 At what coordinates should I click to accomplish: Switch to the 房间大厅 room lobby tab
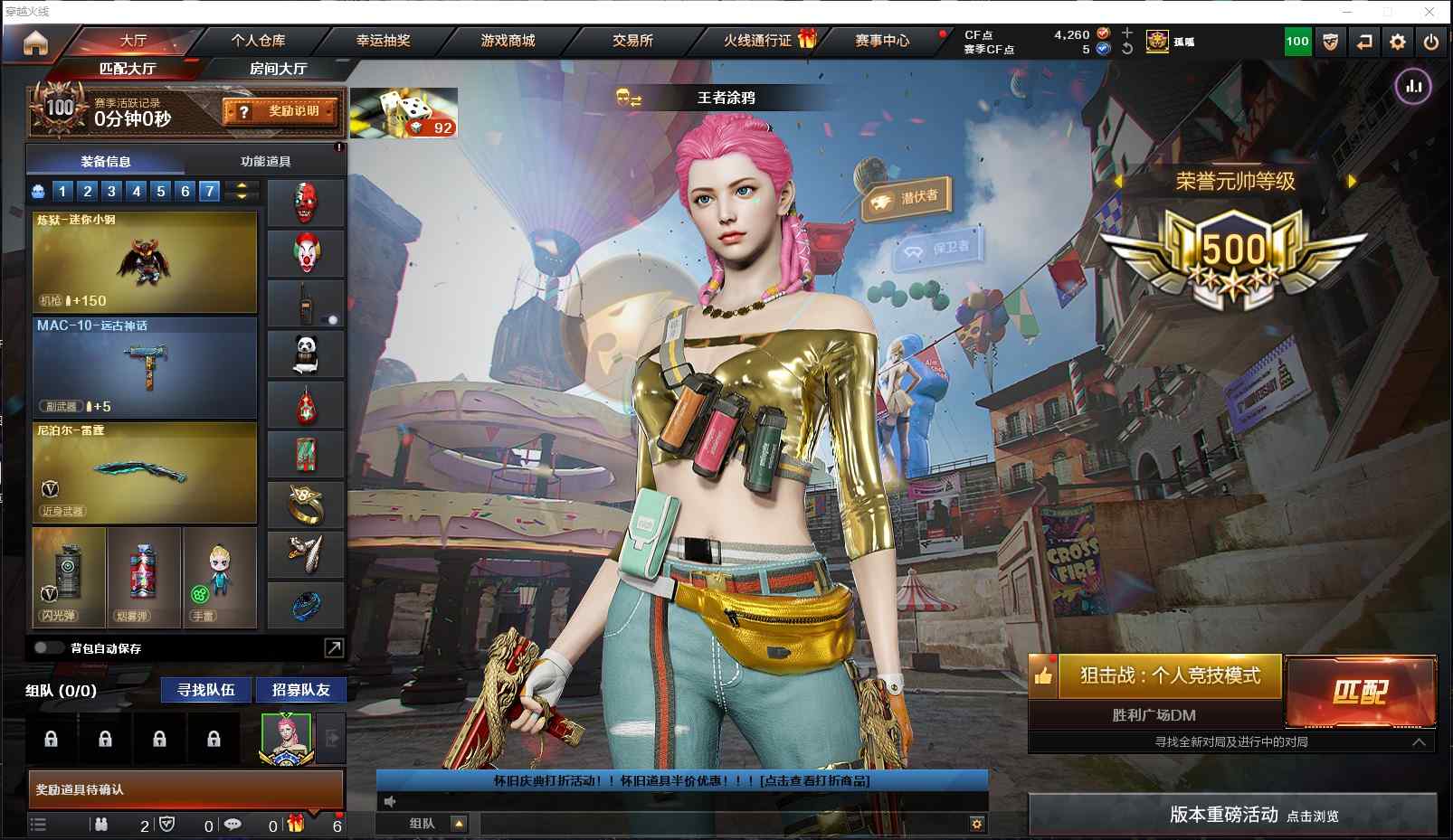[x=278, y=69]
